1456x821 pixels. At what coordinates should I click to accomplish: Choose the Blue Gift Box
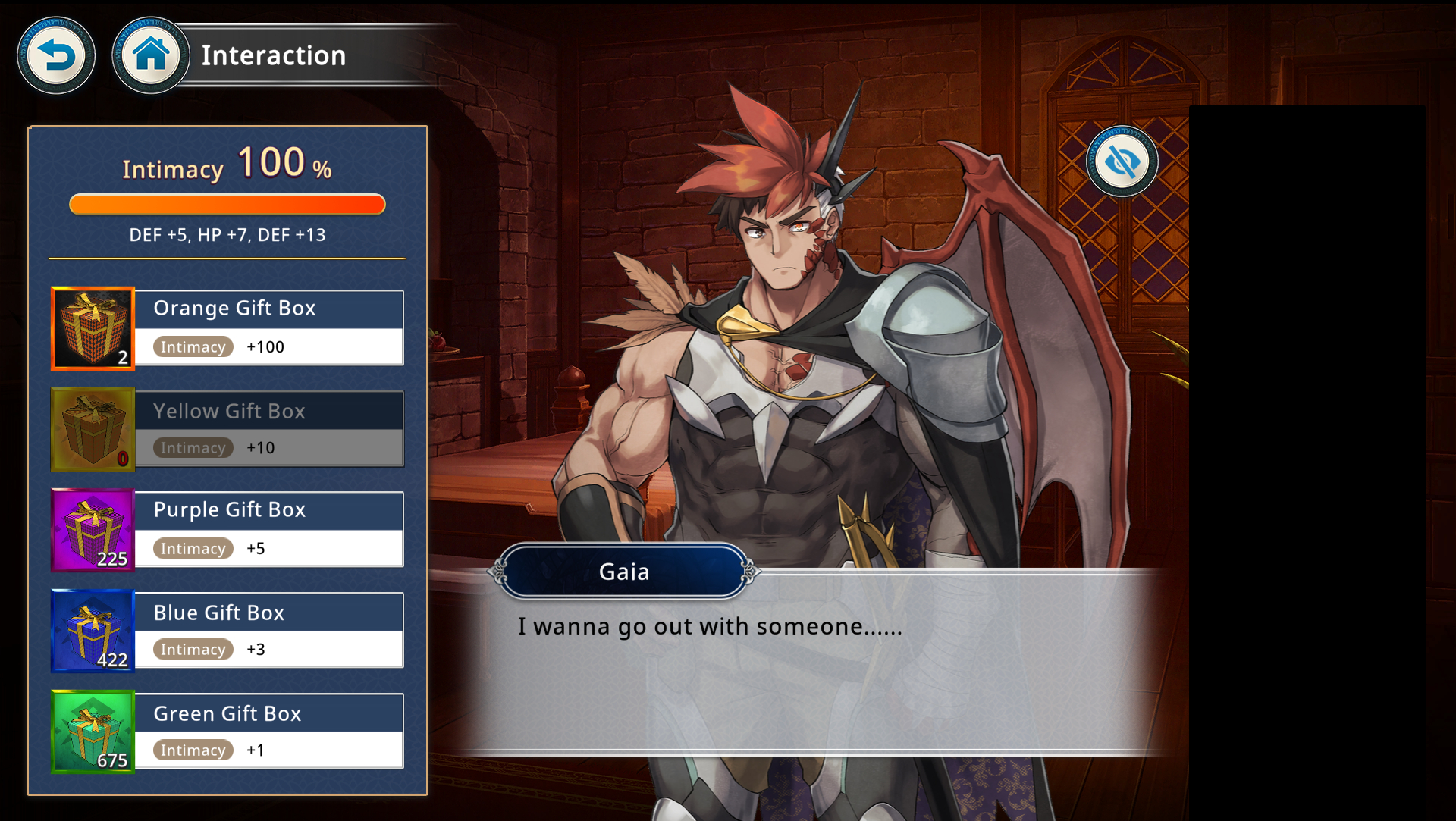[227, 631]
